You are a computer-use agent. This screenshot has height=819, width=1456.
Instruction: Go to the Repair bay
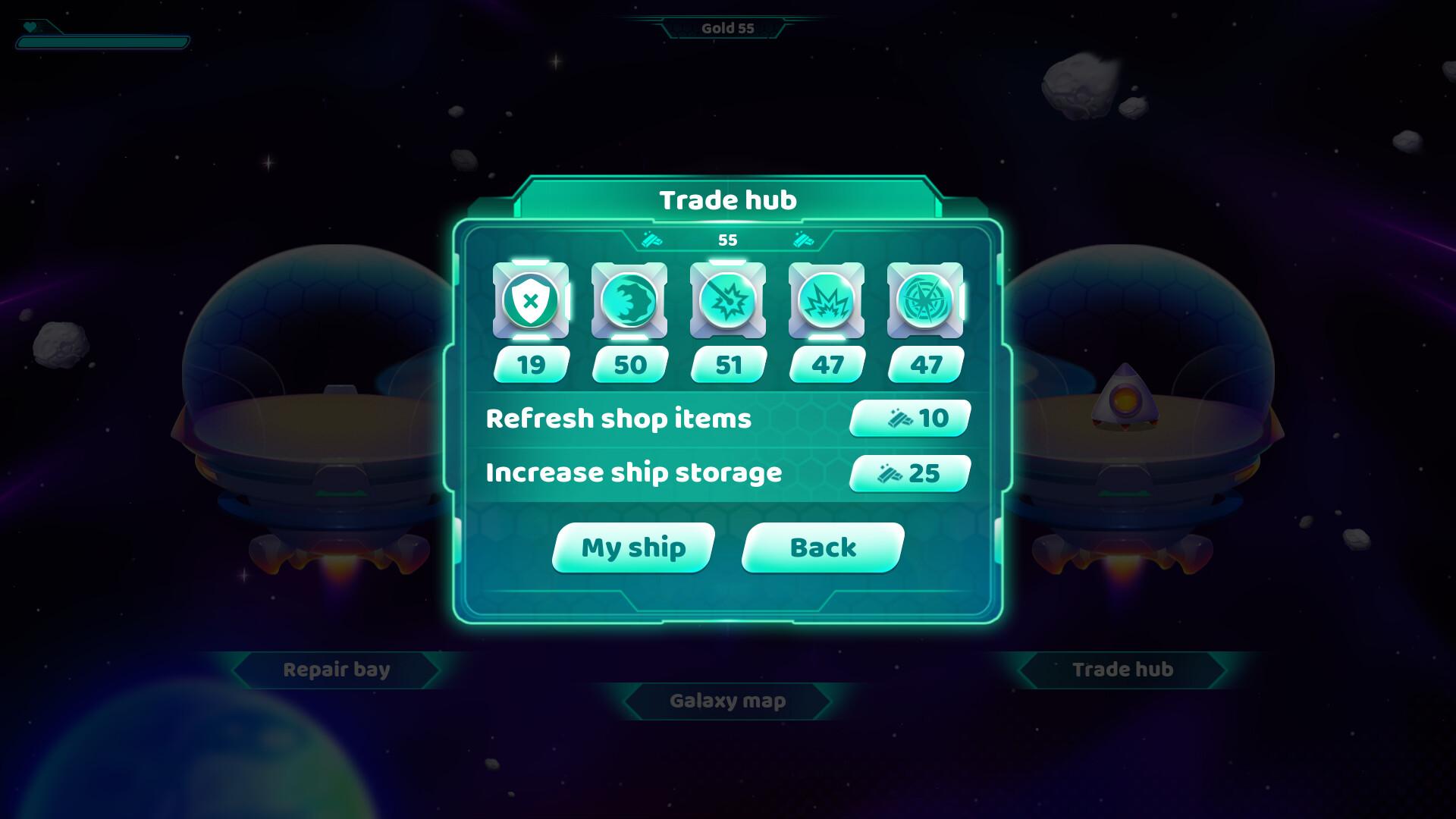(336, 670)
